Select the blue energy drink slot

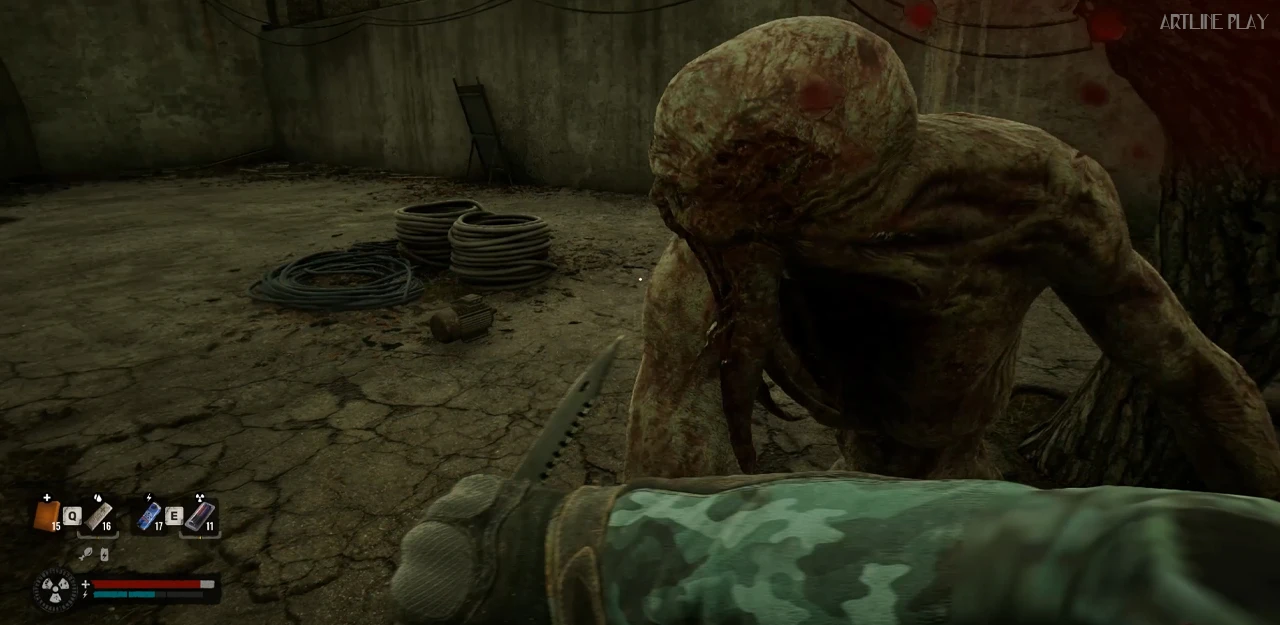[x=149, y=516]
